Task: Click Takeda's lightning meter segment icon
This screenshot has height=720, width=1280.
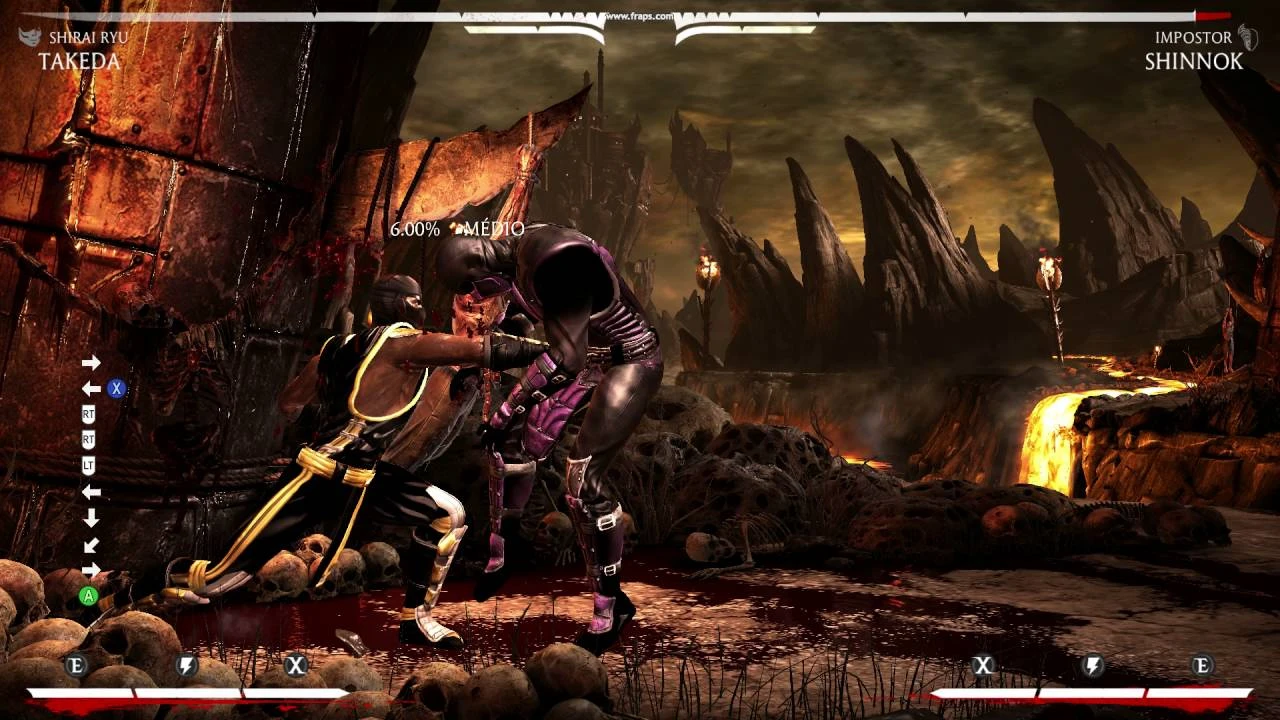Action: pyautogui.click(x=186, y=663)
